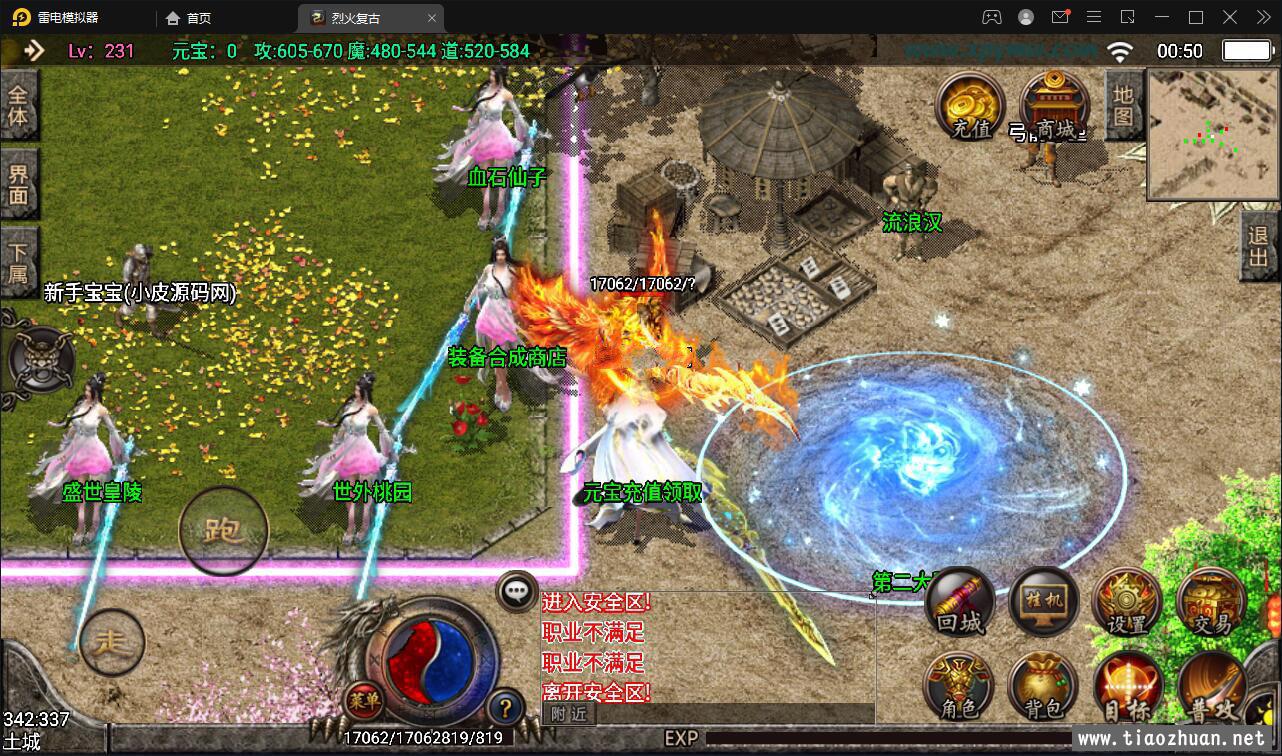Screen dimensions: 1282x756
Task: Open the chat speech bubble icon
Action: click(517, 590)
